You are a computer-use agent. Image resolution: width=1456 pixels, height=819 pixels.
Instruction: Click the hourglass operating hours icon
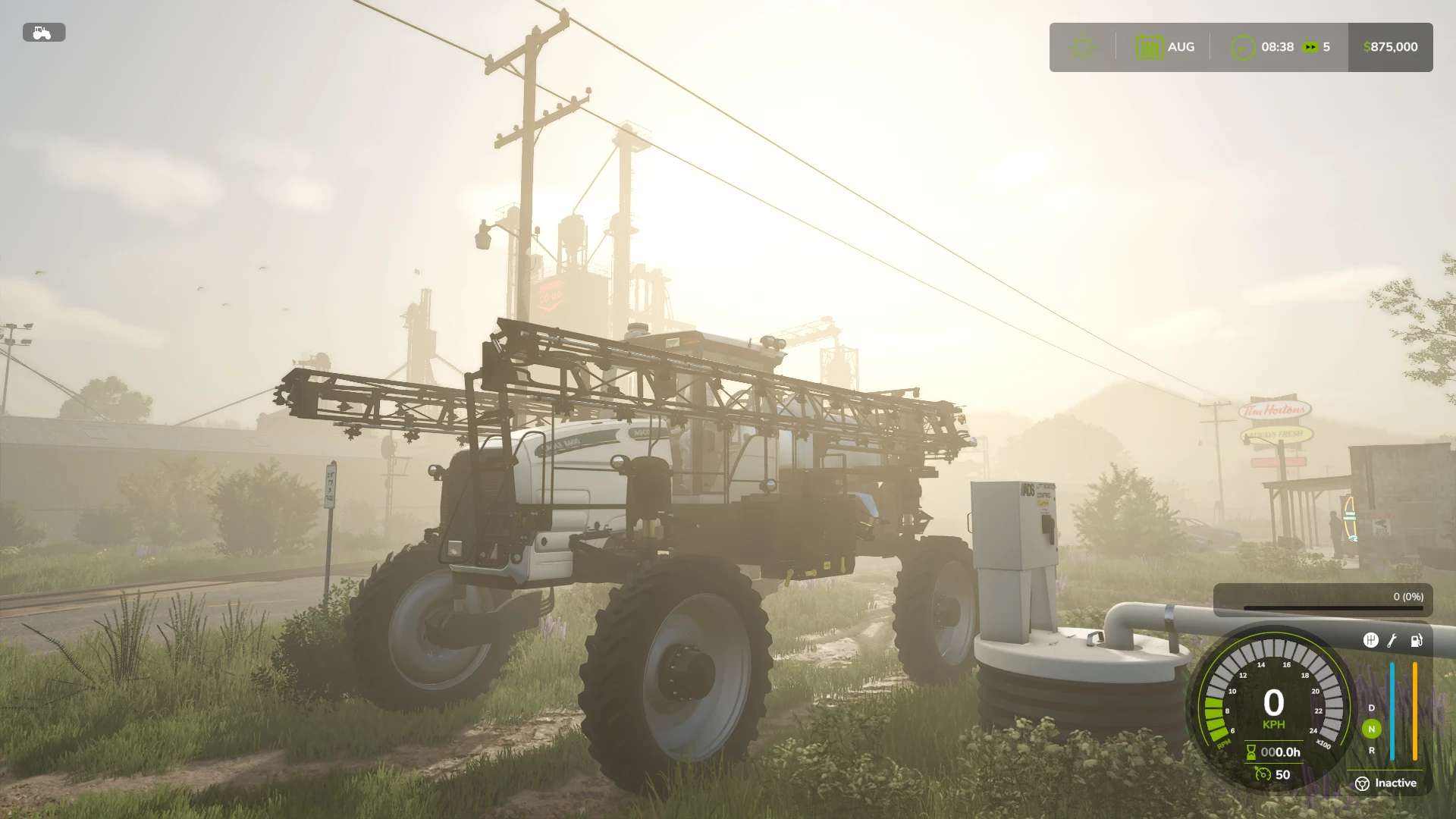pos(1250,752)
